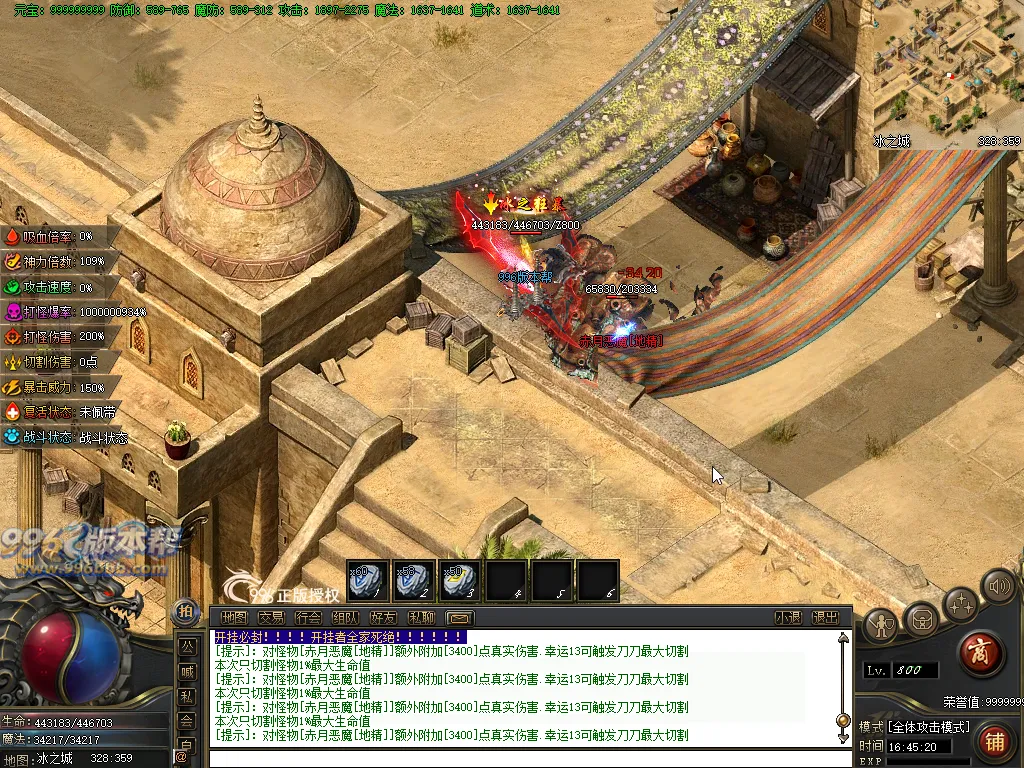The height and width of the screenshot is (768, 1024).
Task: Open the 好友 (friends) list
Action: click(x=383, y=618)
